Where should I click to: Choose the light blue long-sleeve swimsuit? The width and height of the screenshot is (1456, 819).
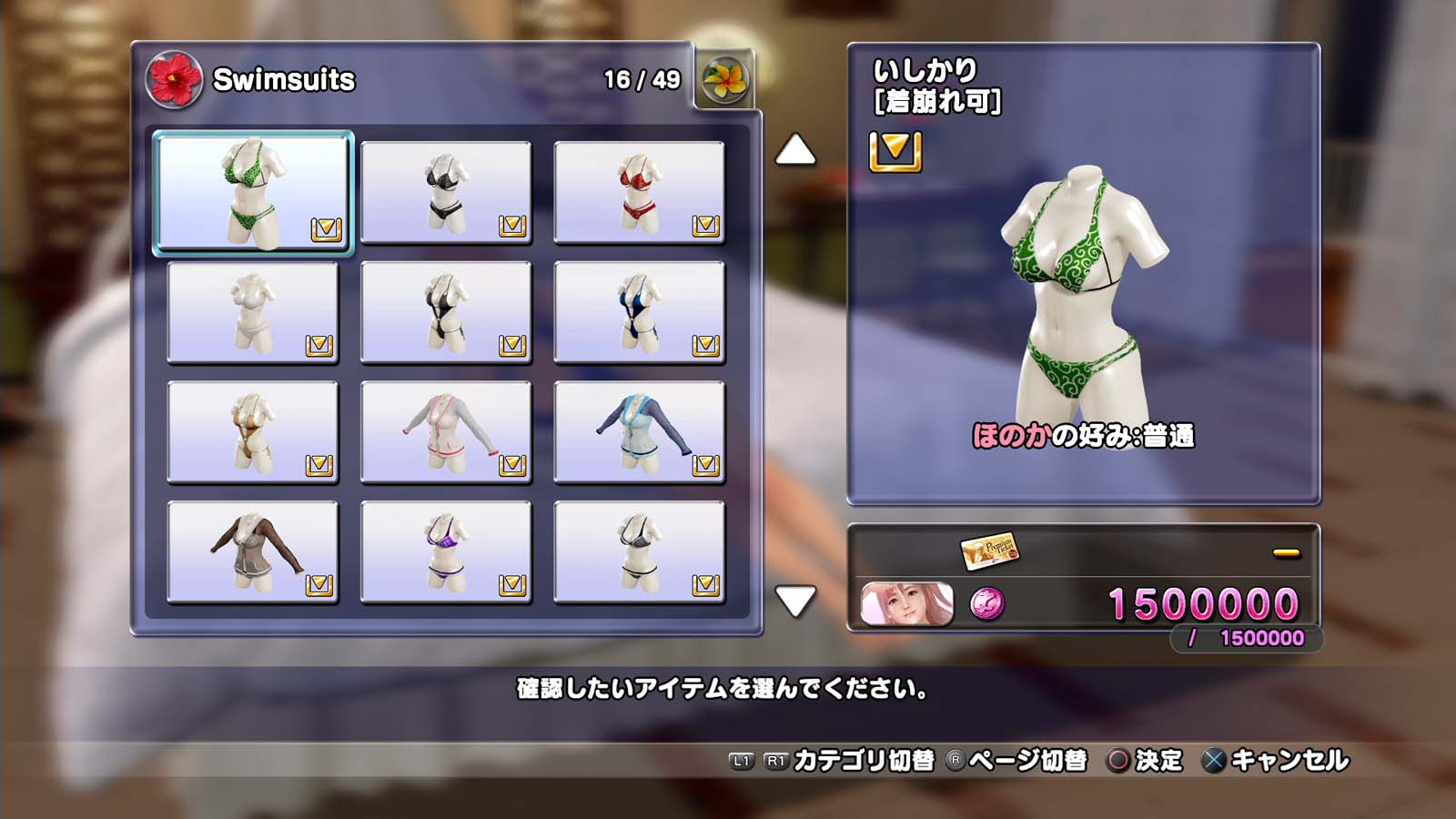(639, 433)
